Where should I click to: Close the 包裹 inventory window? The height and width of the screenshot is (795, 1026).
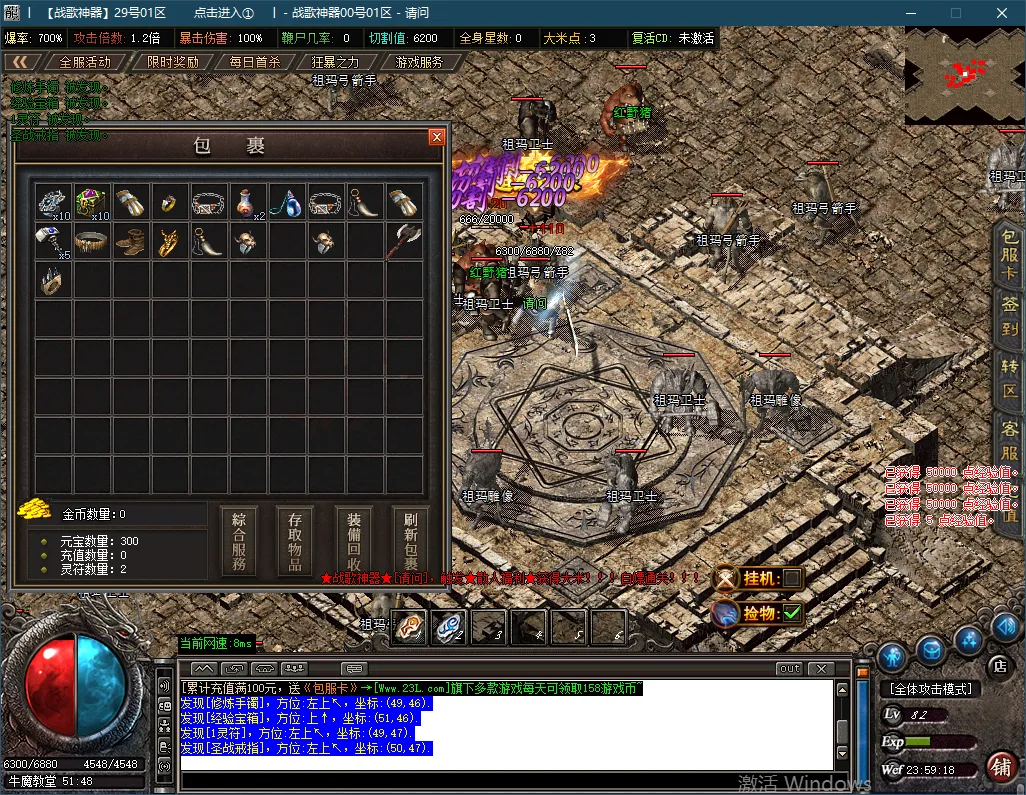tap(436, 137)
